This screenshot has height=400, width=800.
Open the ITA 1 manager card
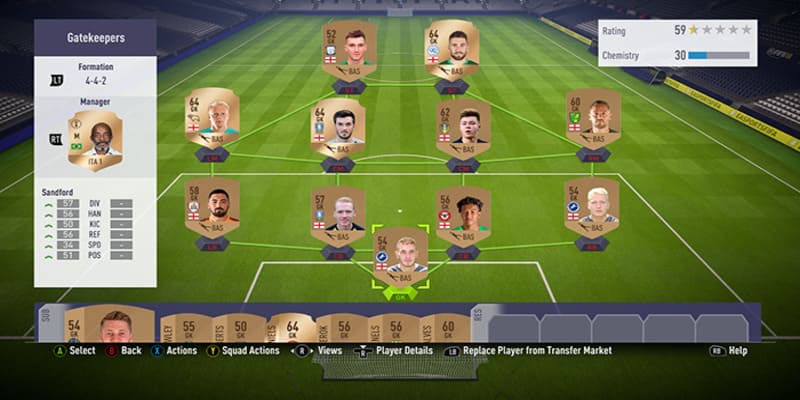(x=95, y=140)
